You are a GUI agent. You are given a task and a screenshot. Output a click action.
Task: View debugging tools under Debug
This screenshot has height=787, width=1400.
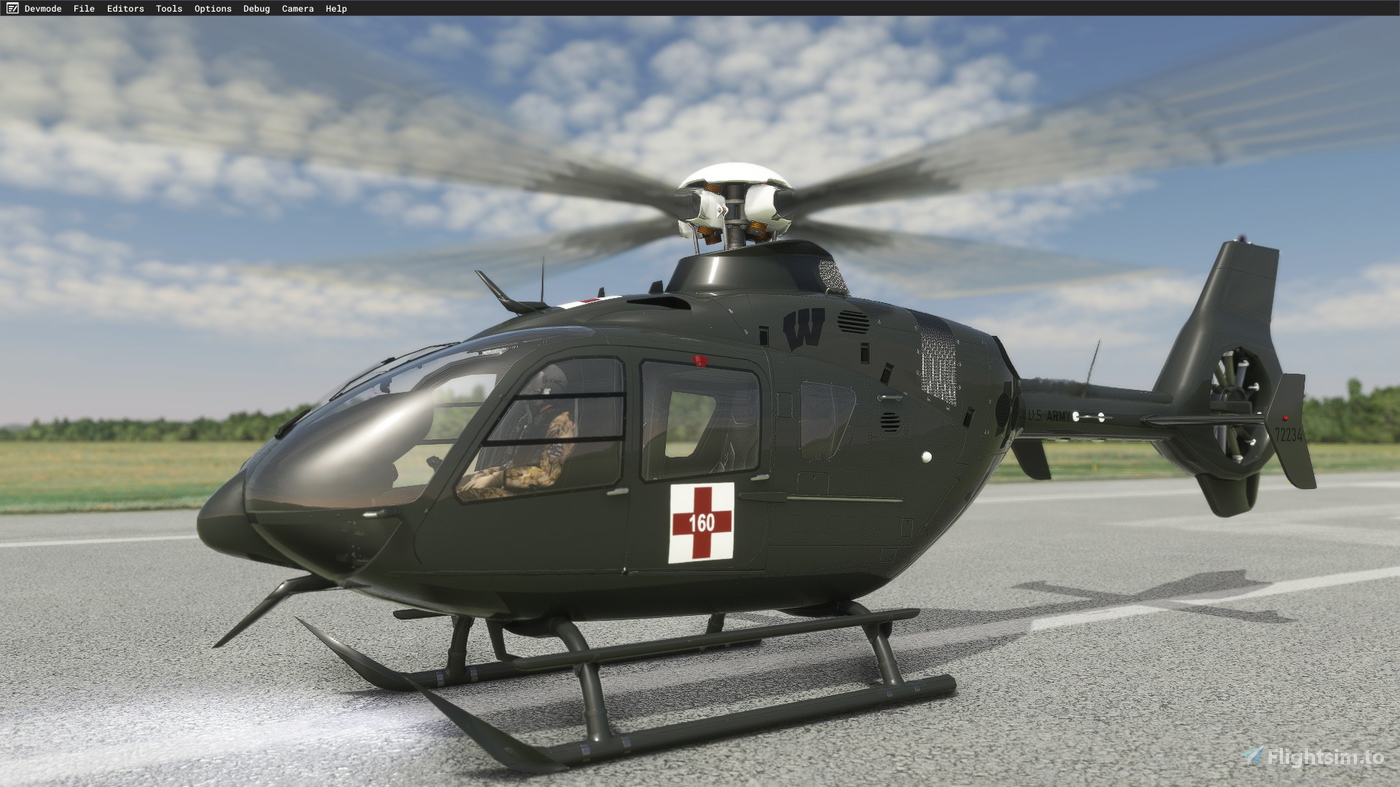[255, 8]
